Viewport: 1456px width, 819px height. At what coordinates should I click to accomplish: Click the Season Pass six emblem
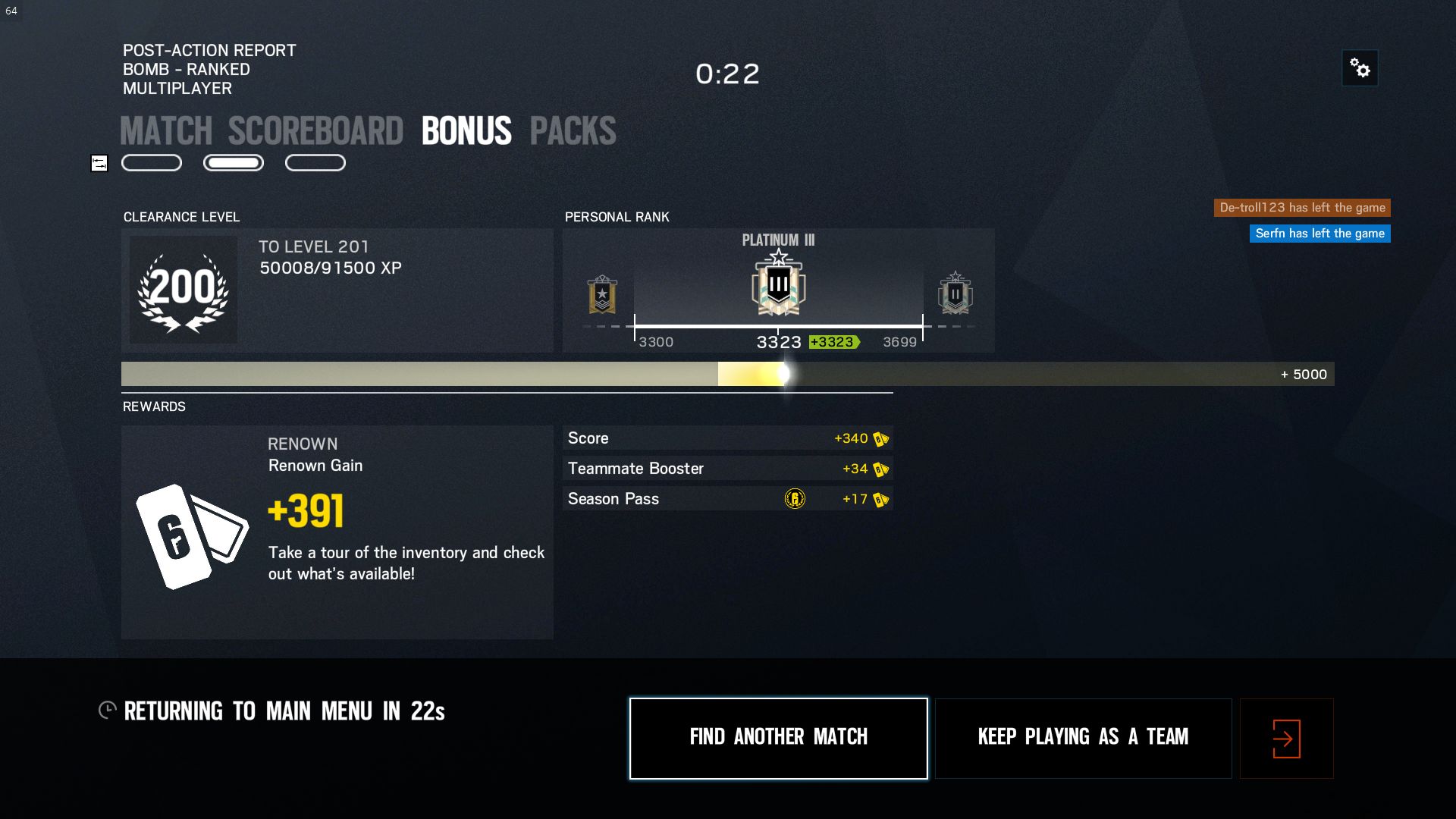point(795,499)
